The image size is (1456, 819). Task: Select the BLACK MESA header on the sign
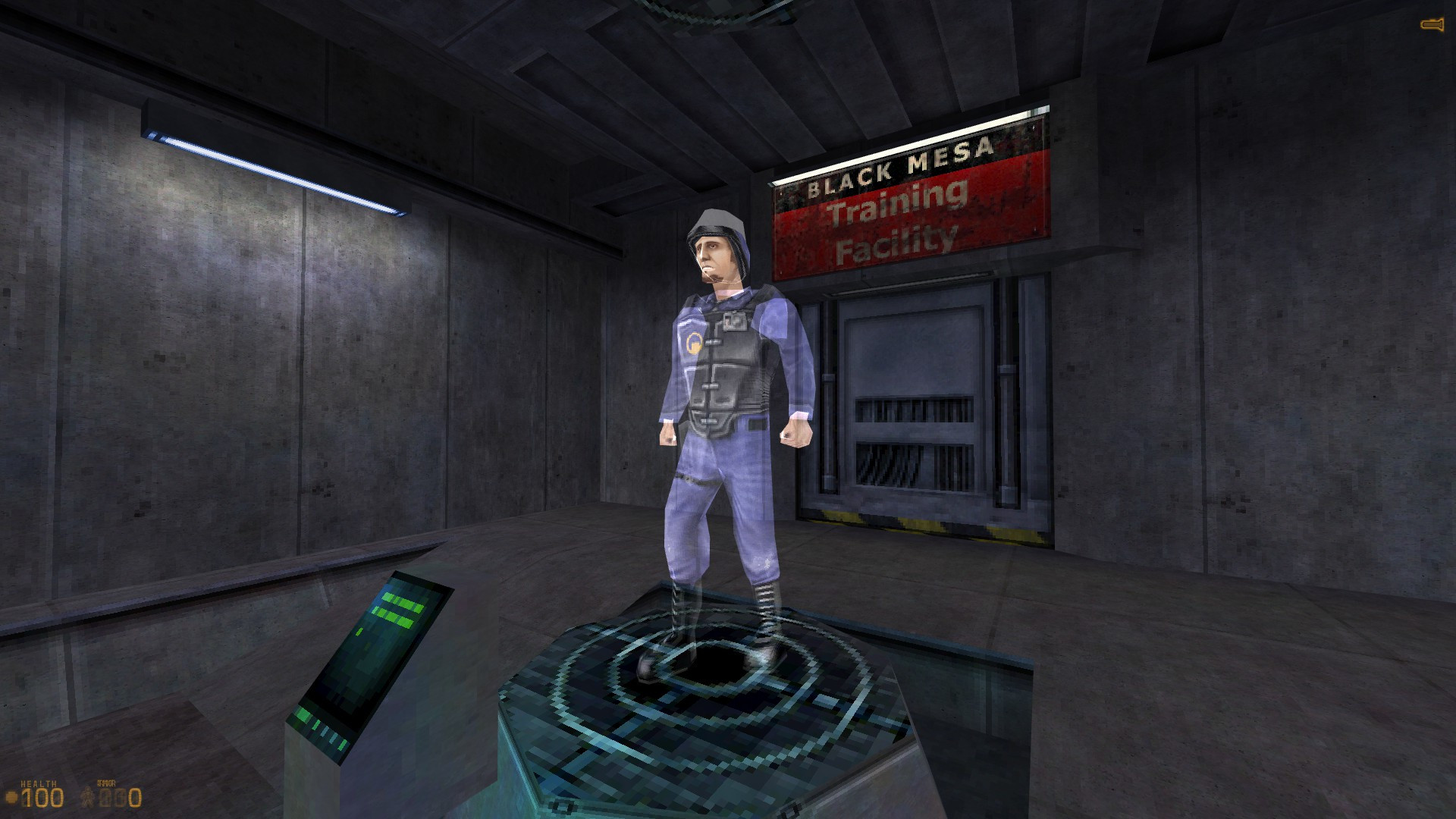899,164
